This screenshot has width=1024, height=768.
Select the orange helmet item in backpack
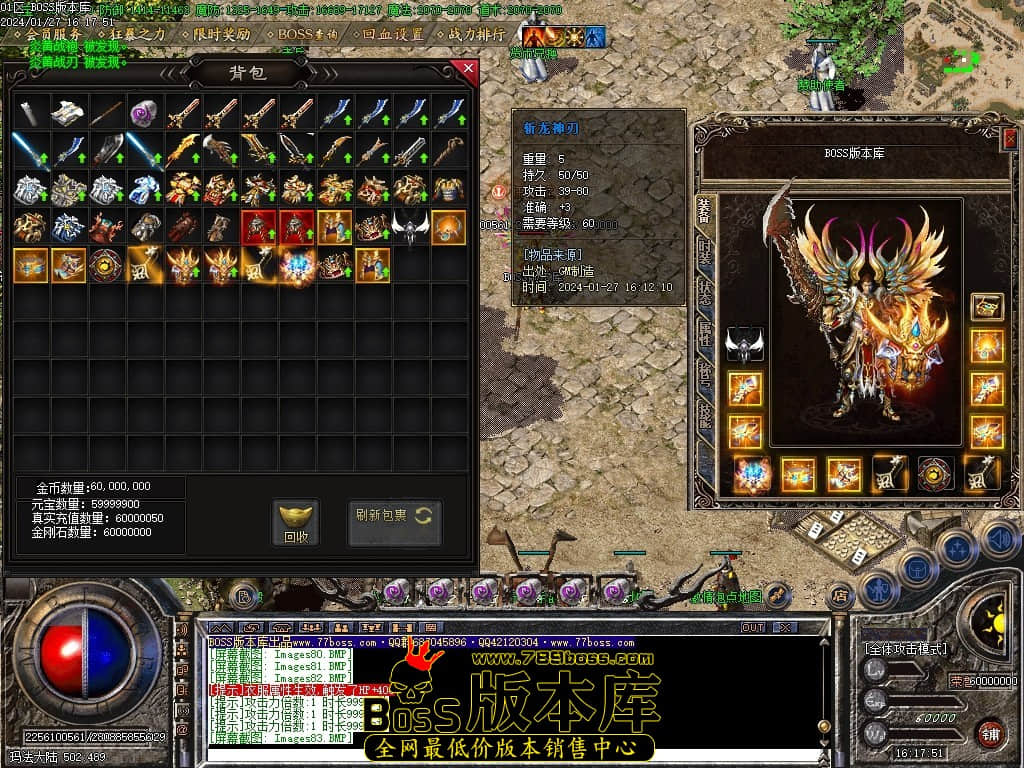pyautogui.click(x=448, y=227)
